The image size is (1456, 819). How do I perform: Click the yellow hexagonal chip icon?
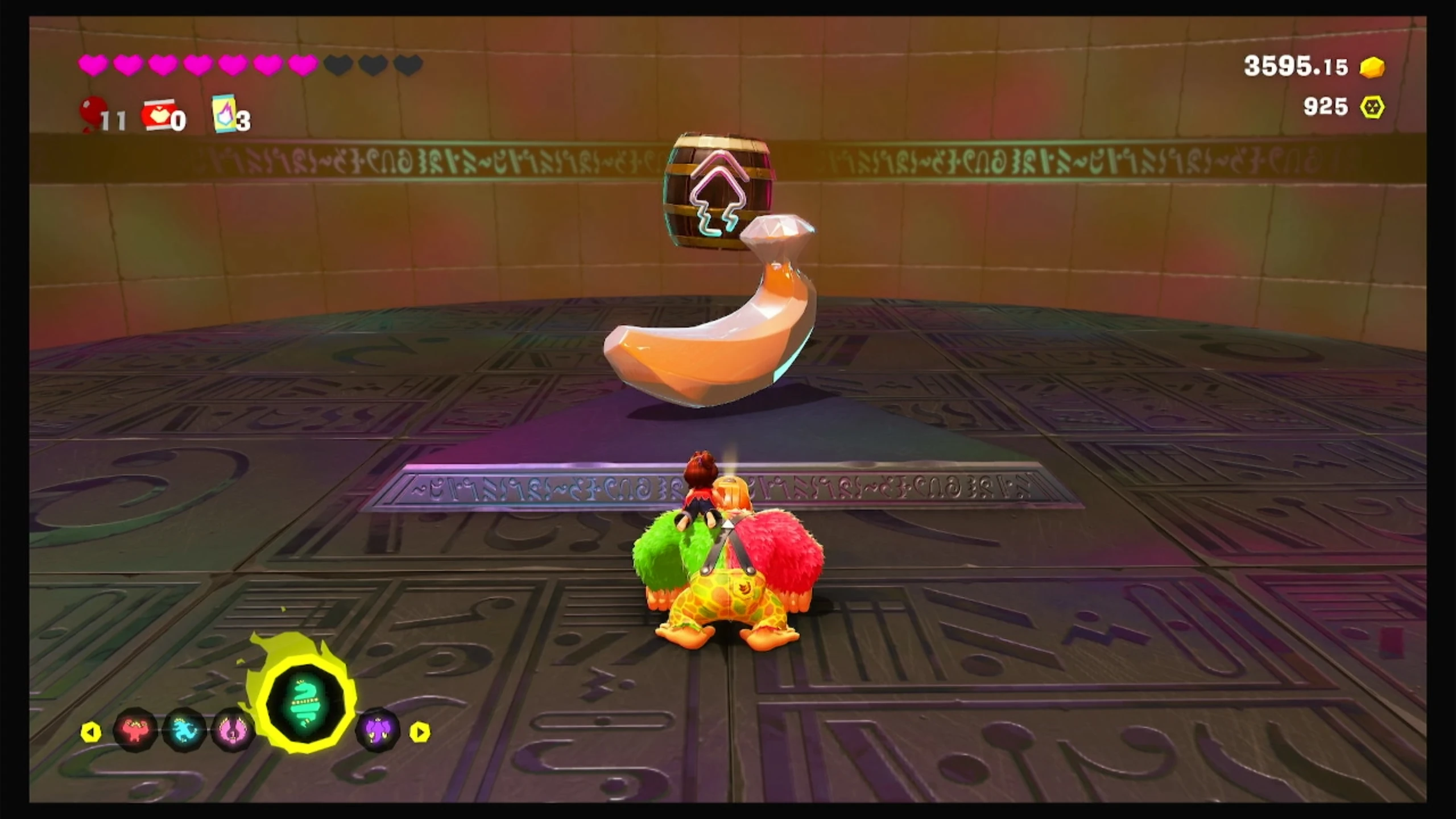1372,107
